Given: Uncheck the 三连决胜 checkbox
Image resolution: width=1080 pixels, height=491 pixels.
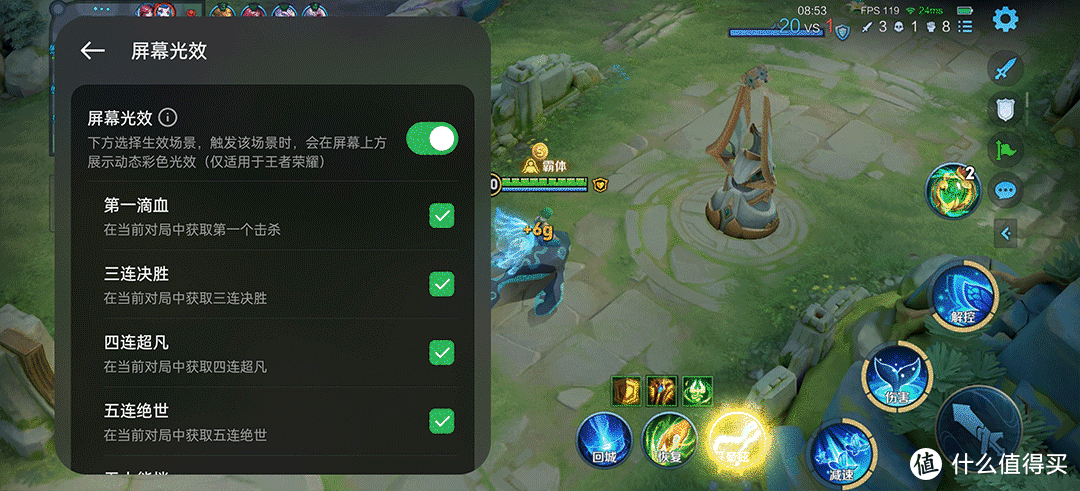Looking at the screenshot, I should pyautogui.click(x=441, y=284).
